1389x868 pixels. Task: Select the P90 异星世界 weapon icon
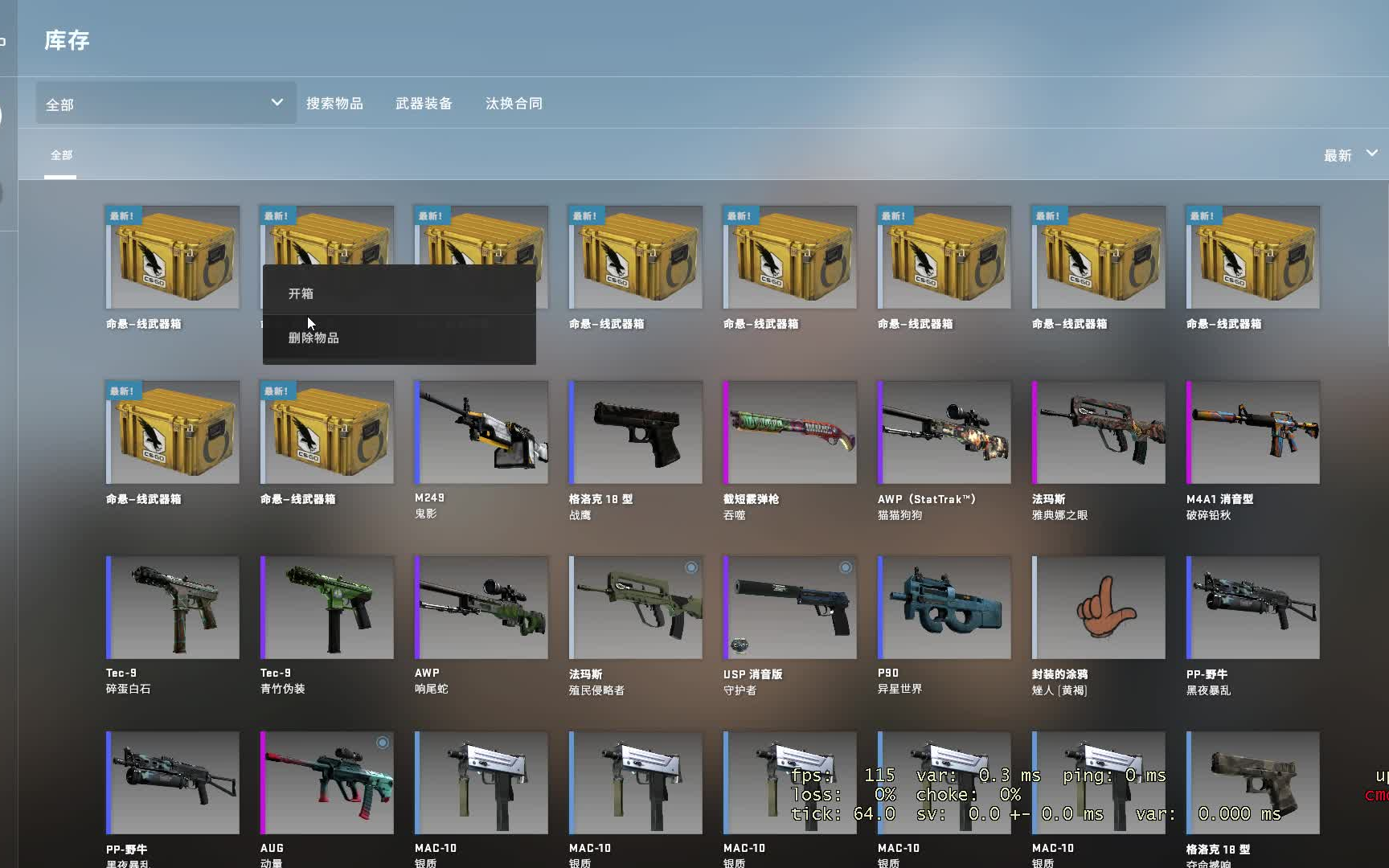[944, 607]
